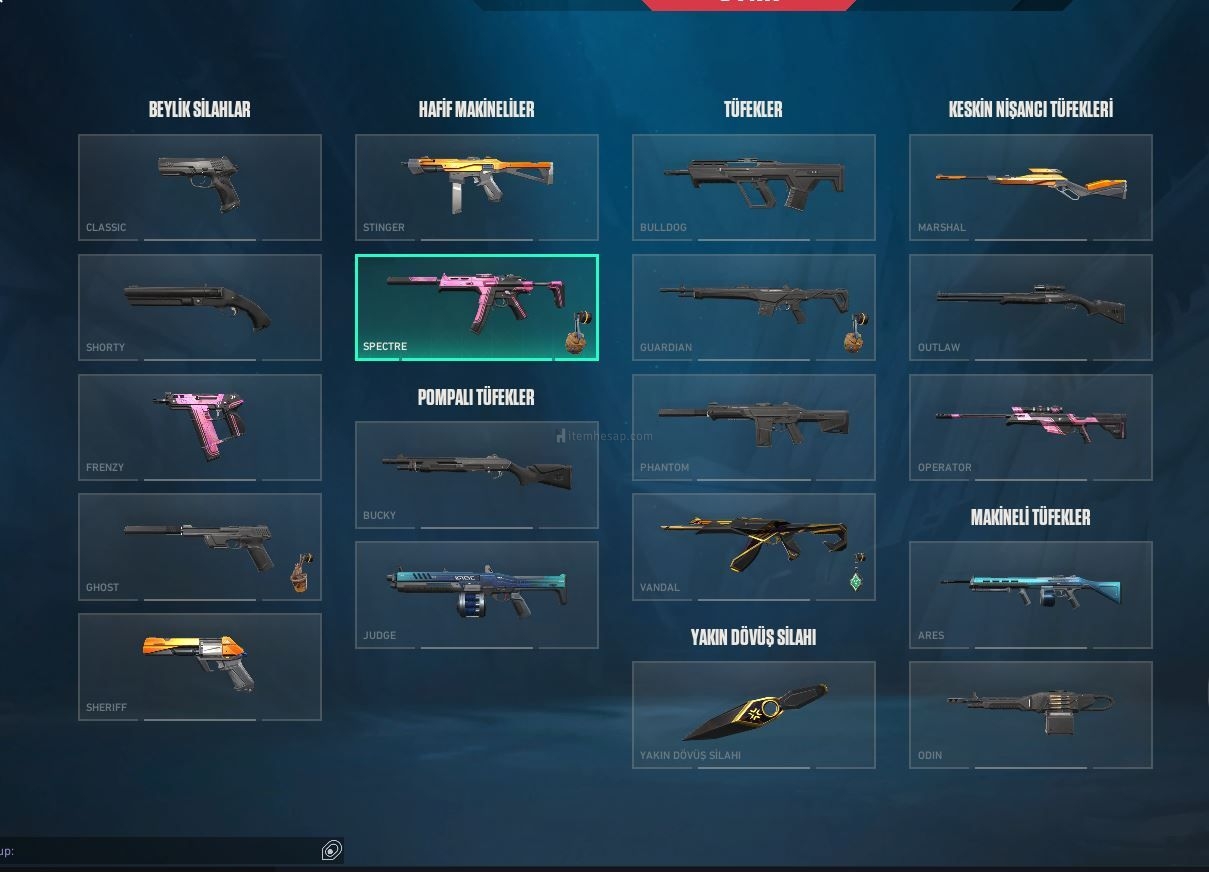Click the chat input box
Screen dimensions: 1209x872
coord(165,851)
